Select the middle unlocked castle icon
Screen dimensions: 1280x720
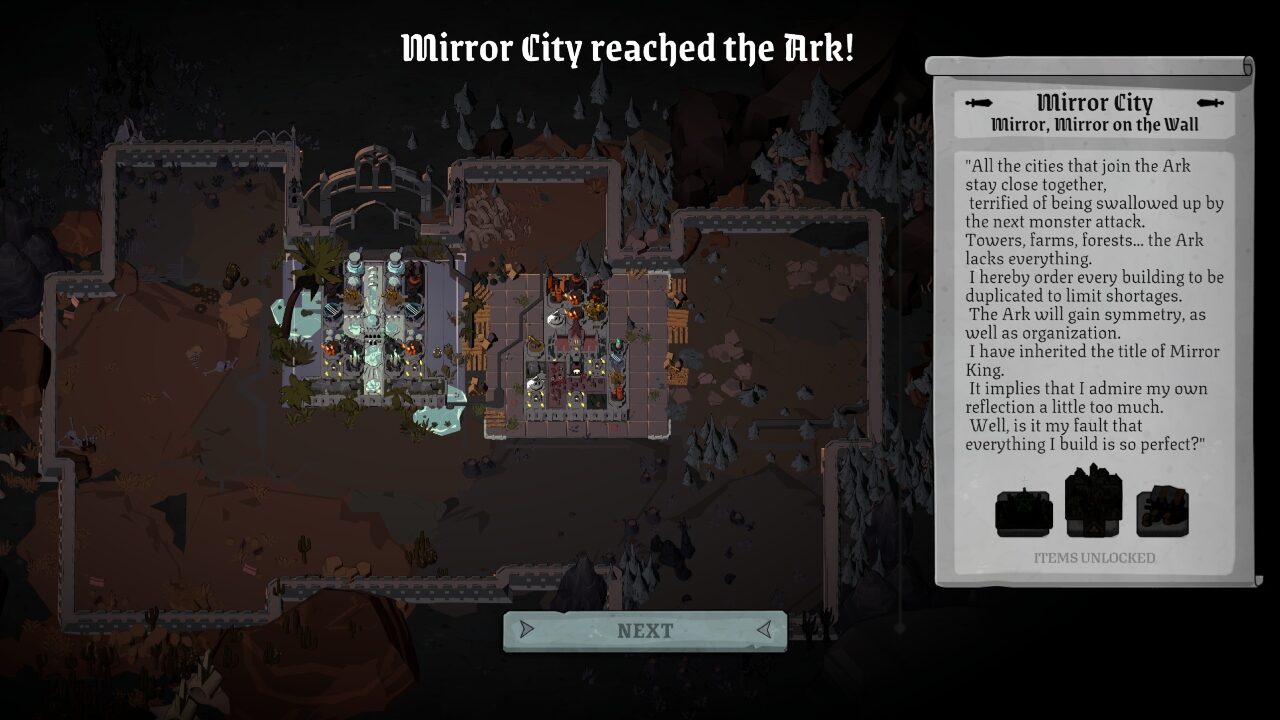coord(1093,503)
